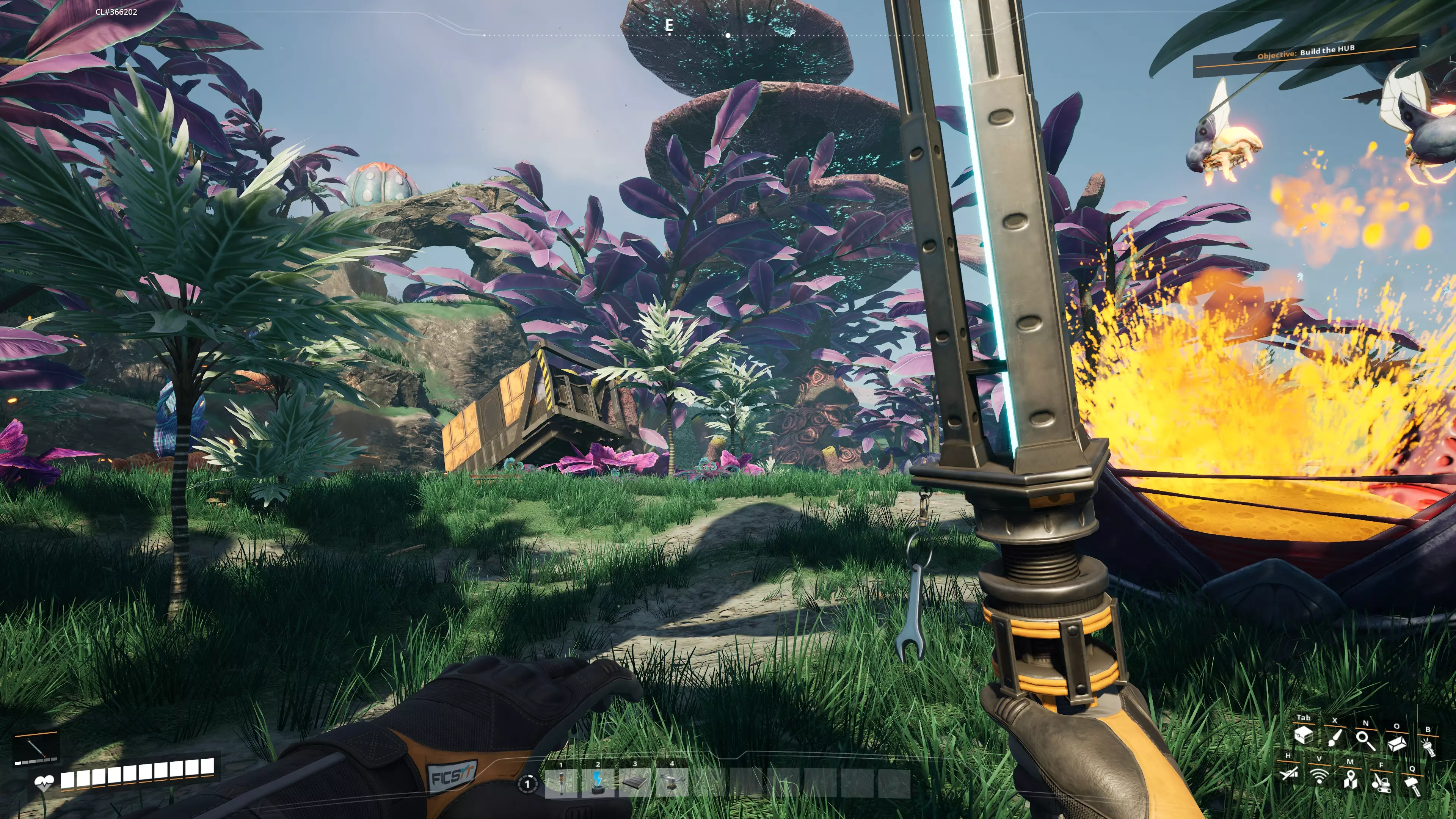
Task: Open the build menu hammer icon
Action: 1412,786
